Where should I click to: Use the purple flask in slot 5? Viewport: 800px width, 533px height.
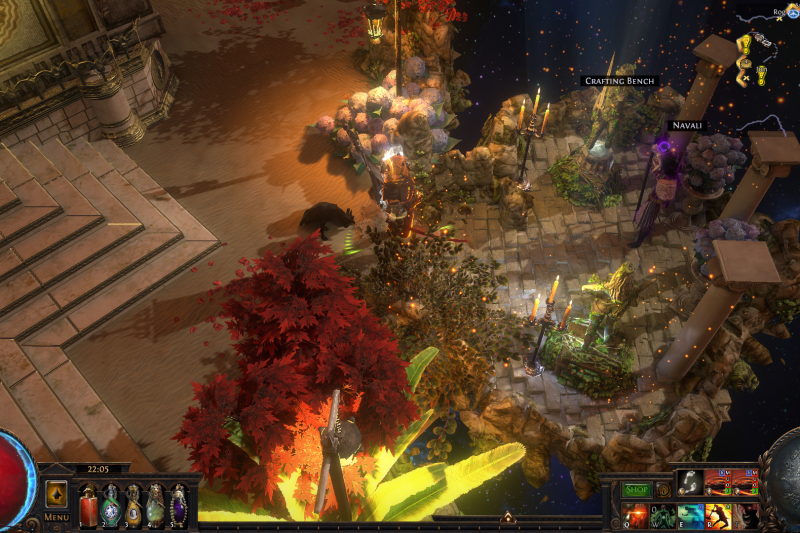point(178,505)
